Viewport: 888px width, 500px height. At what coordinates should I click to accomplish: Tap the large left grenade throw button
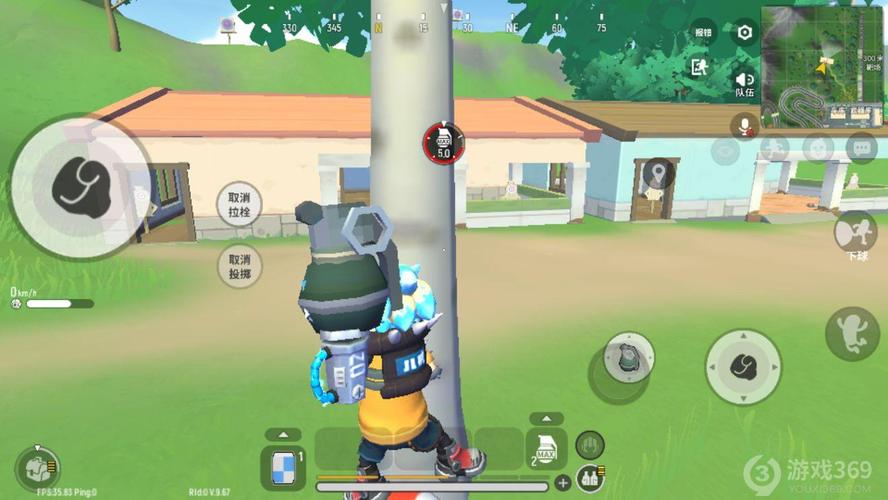(73, 186)
